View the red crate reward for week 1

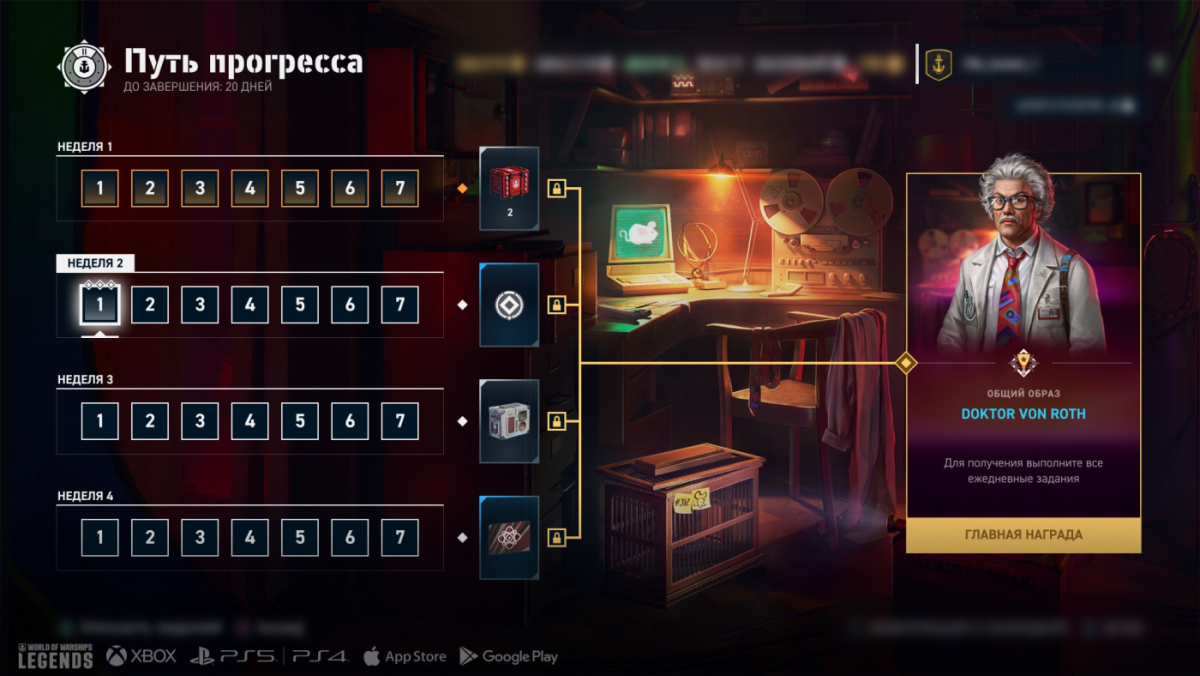click(509, 188)
